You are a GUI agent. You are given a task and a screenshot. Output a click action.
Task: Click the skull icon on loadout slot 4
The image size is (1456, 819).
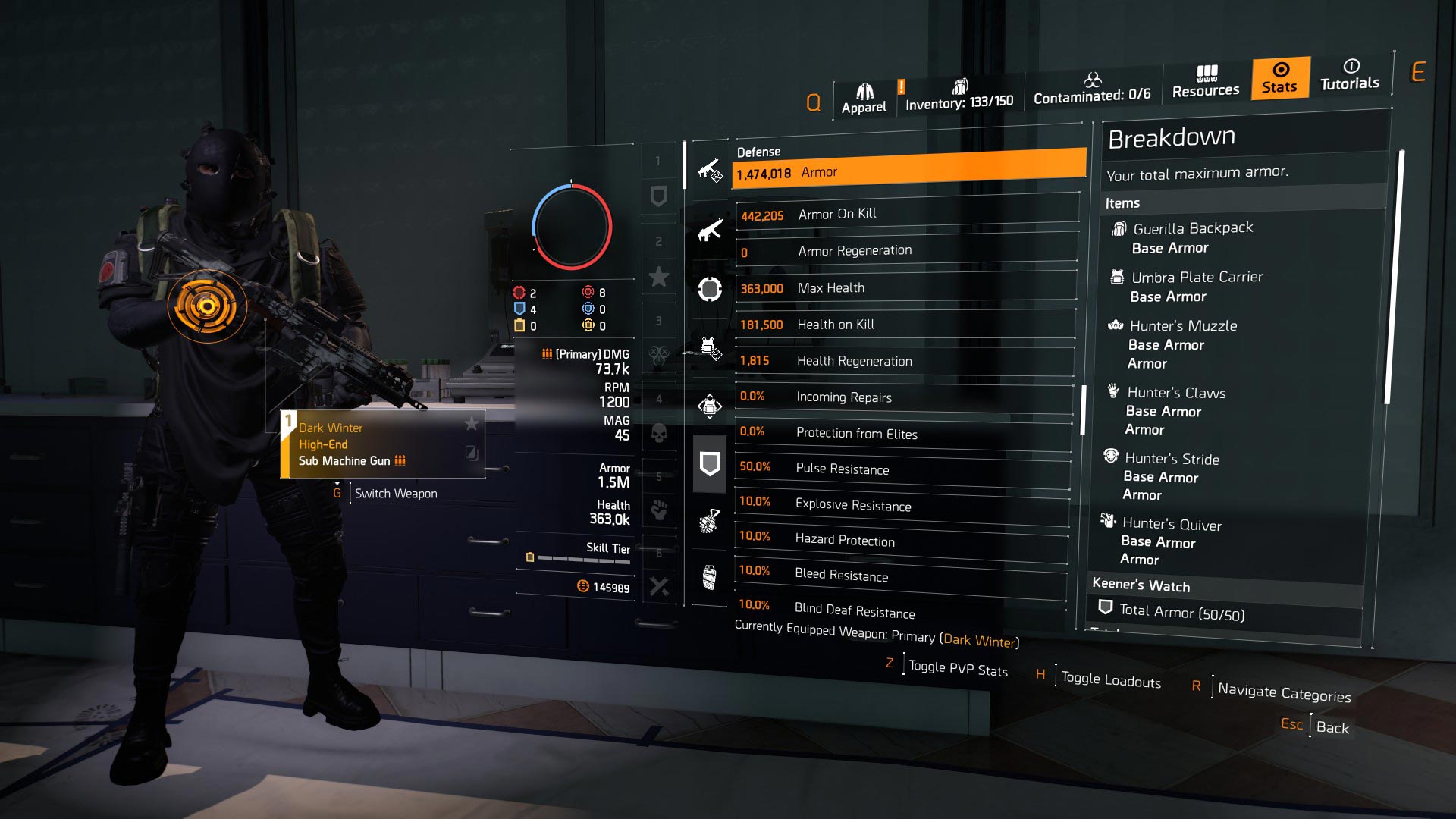coord(659,432)
